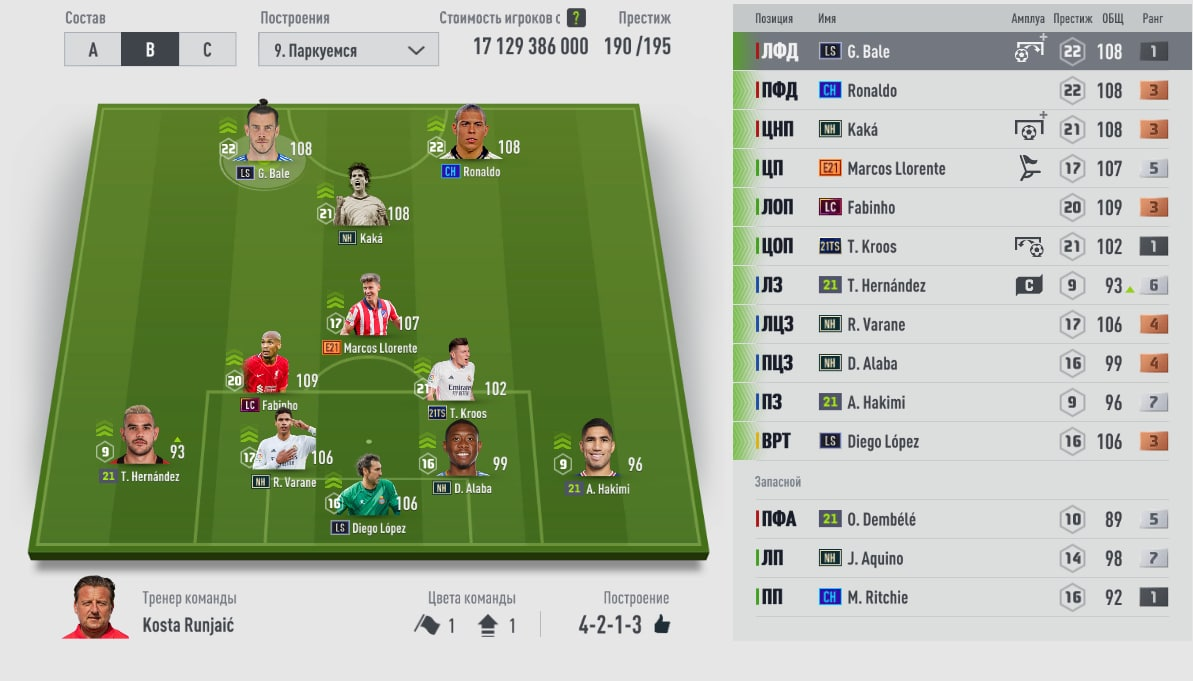Select squad tab C
Screen dimensions: 1193x681
[x=207, y=50]
